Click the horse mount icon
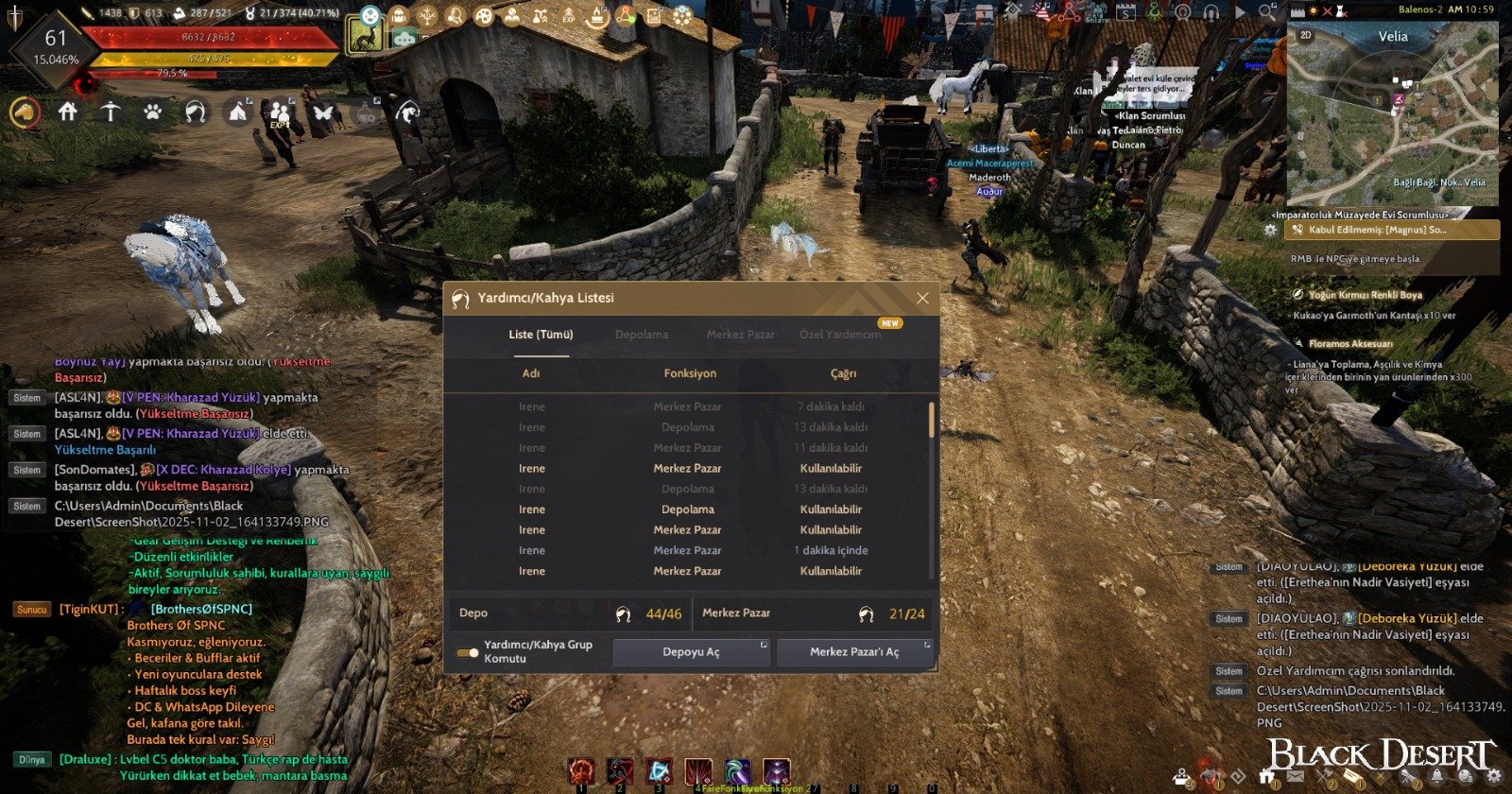The height and width of the screenshot is (794, 1512). (x=26, y=112)
